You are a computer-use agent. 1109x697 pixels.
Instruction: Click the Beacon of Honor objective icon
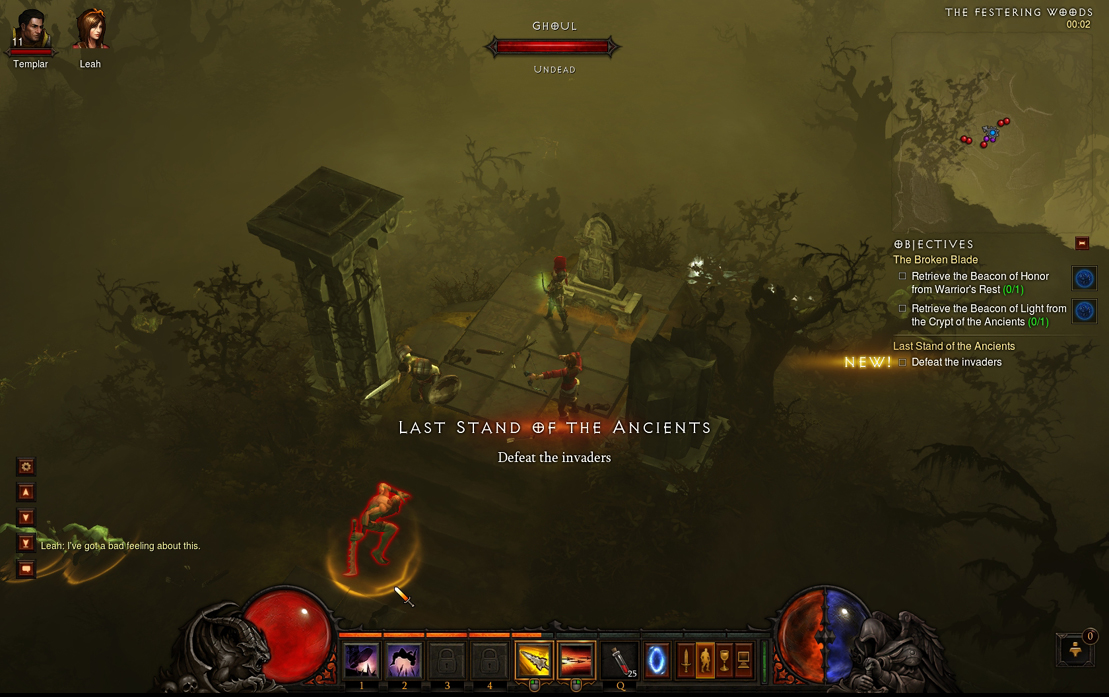1084,278
